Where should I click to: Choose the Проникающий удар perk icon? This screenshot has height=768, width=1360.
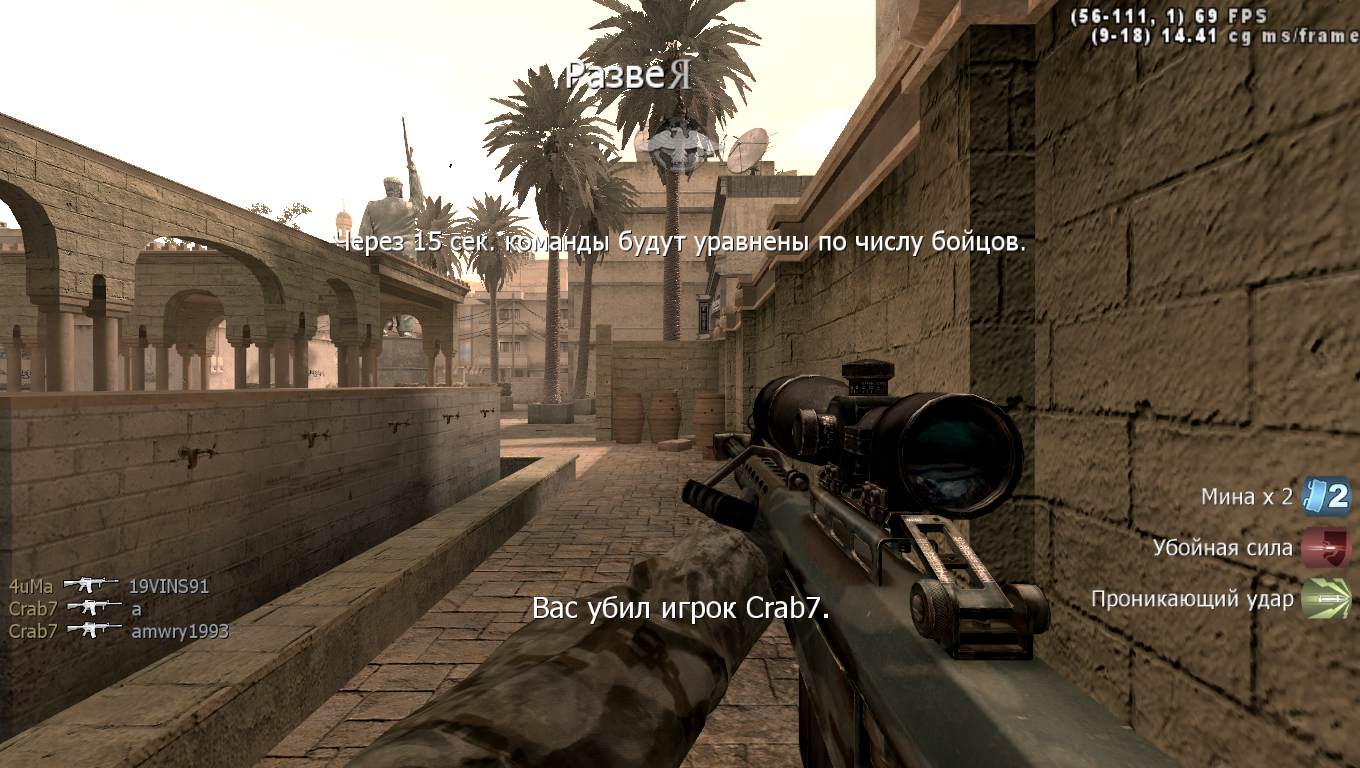(x=1326, y=599)
